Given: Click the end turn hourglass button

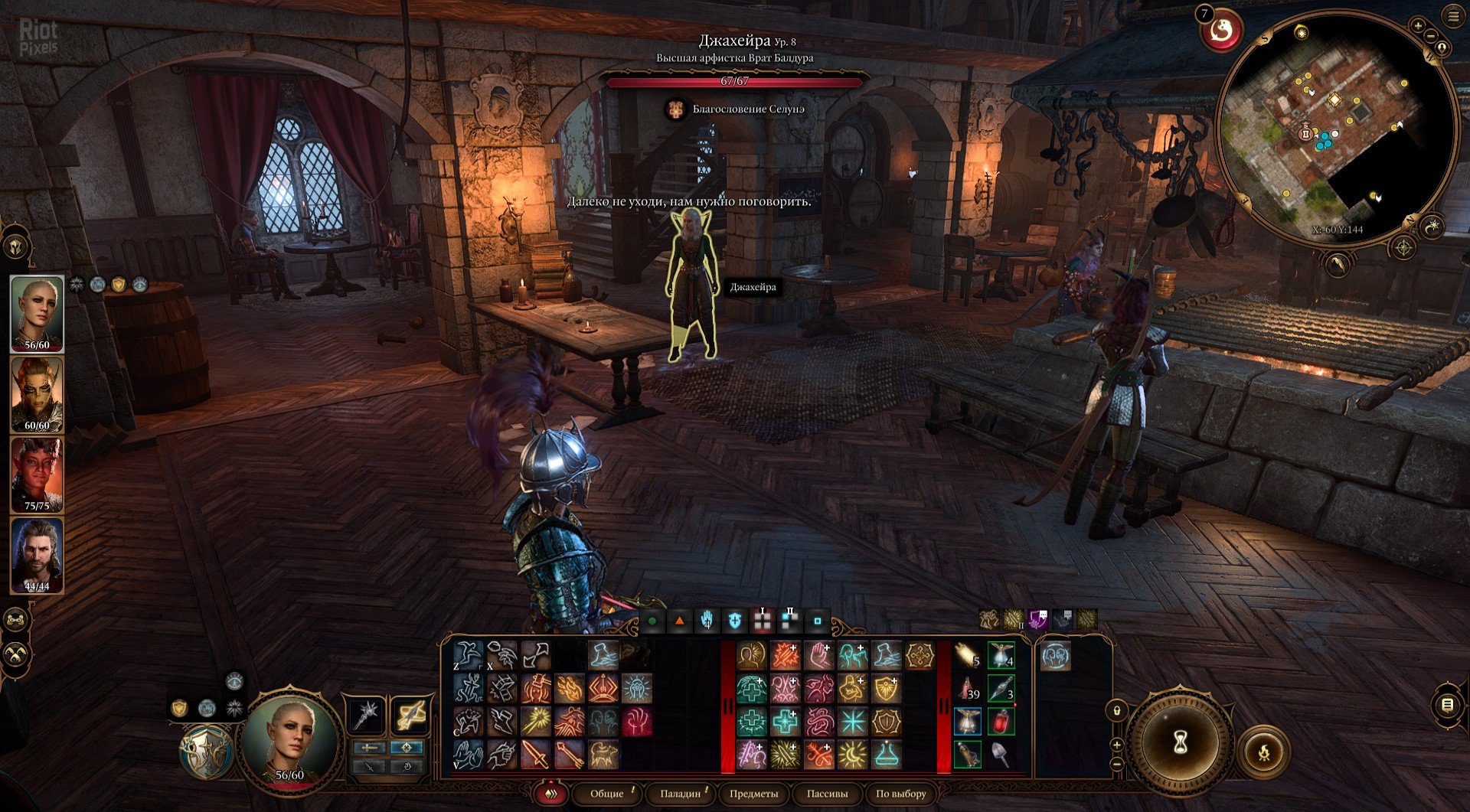Looking at the screenshot, I should click(1180, 741).
